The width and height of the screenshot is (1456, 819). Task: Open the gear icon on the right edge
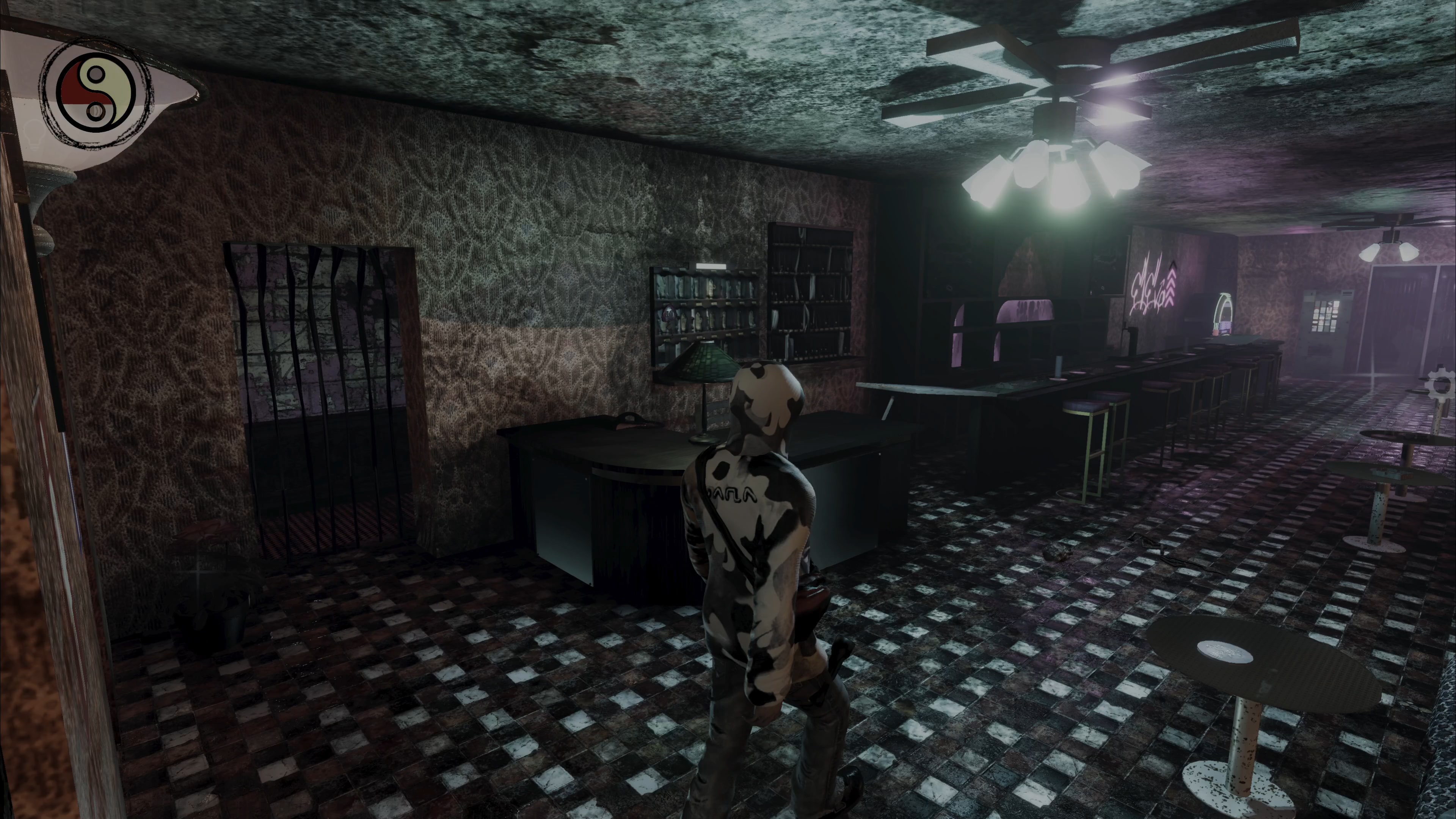pos(1441,385)
